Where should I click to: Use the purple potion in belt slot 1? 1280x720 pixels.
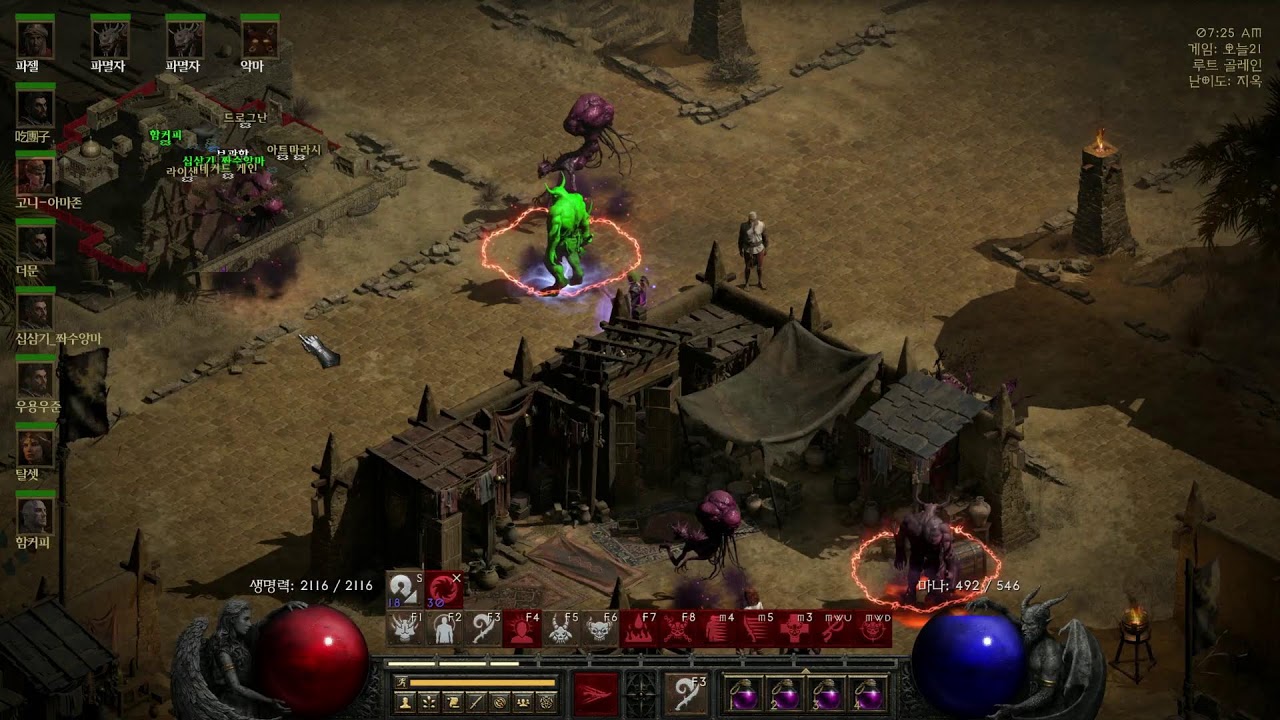click(x=742, y=693)
